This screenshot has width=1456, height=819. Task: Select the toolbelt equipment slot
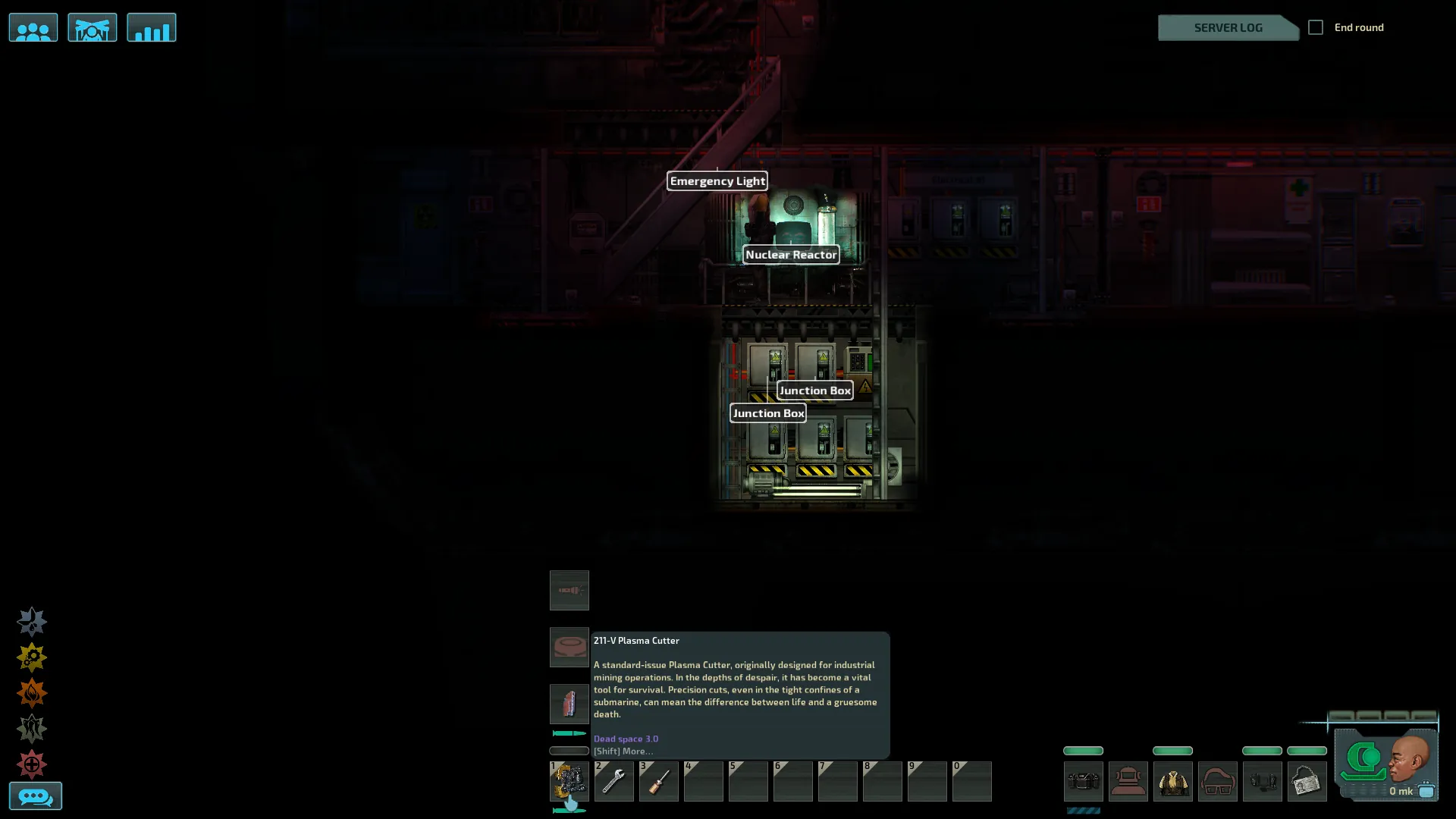point(1083,781)
